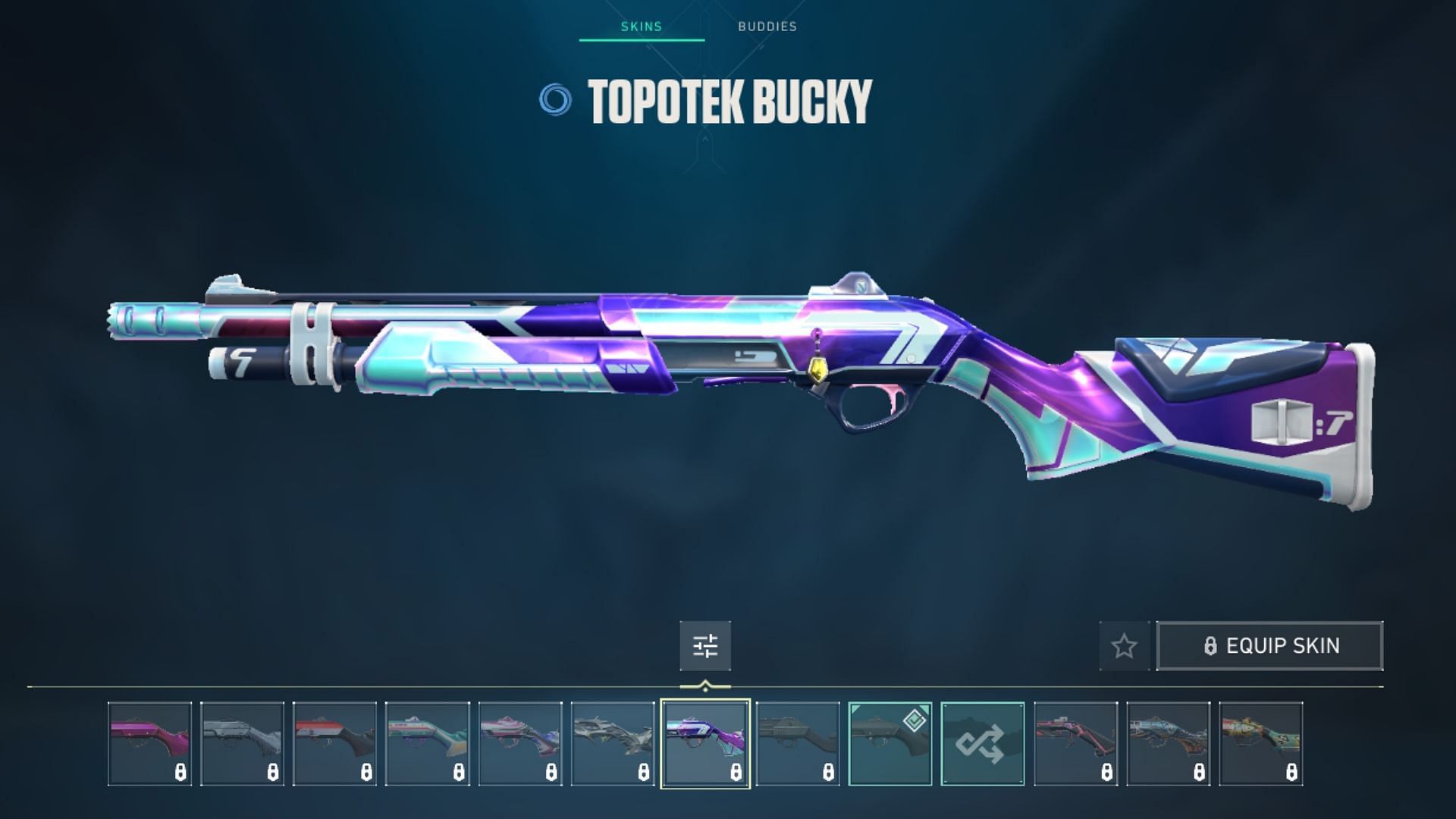
Task: Activate the random skin shuffle tile
Action: [x=983, y=743]
